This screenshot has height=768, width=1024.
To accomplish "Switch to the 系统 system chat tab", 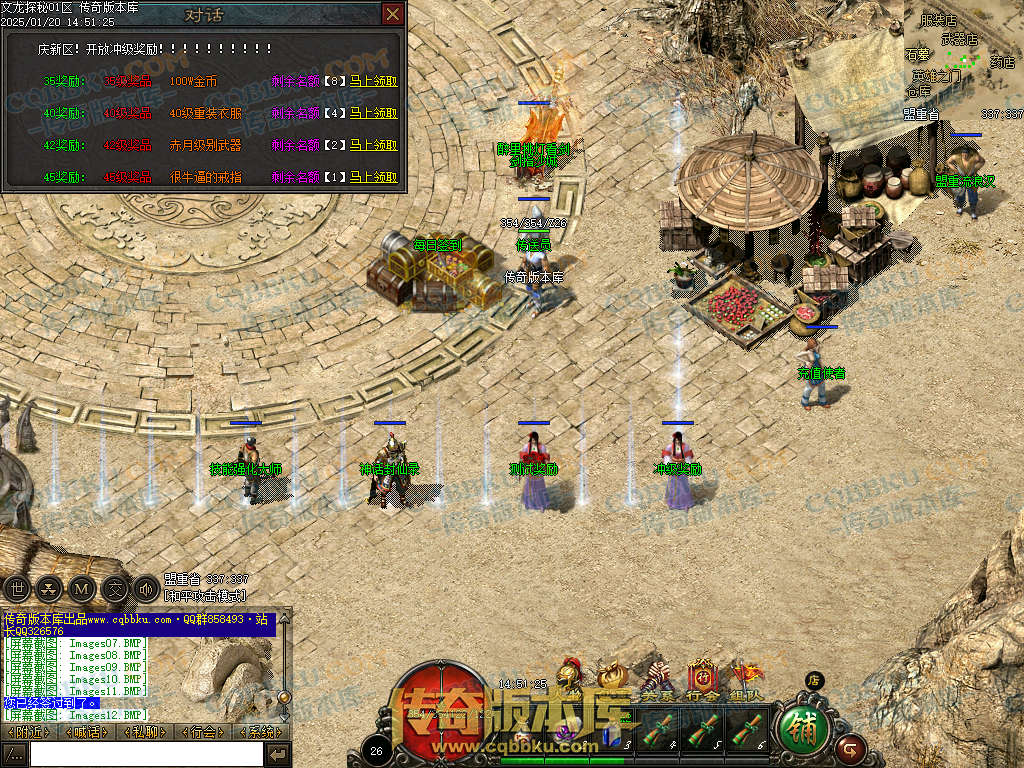I will (260, 732).
